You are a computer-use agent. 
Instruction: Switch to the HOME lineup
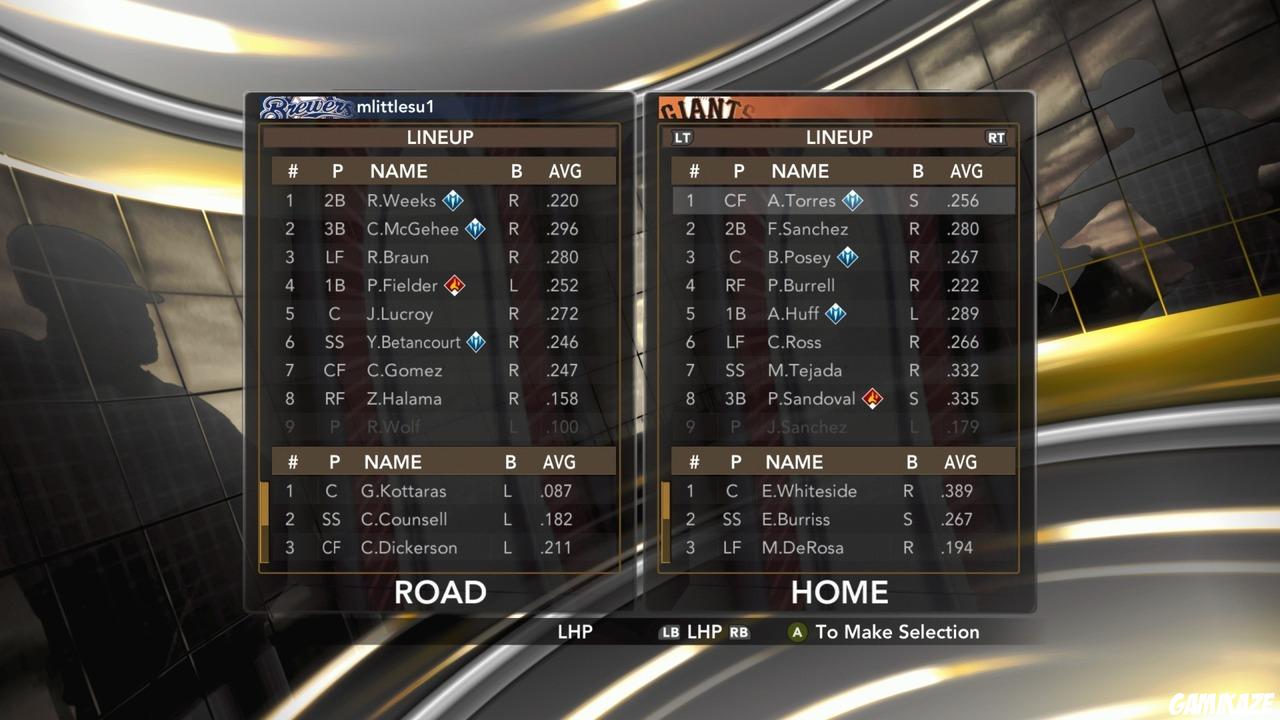click(x=841, y=592)
